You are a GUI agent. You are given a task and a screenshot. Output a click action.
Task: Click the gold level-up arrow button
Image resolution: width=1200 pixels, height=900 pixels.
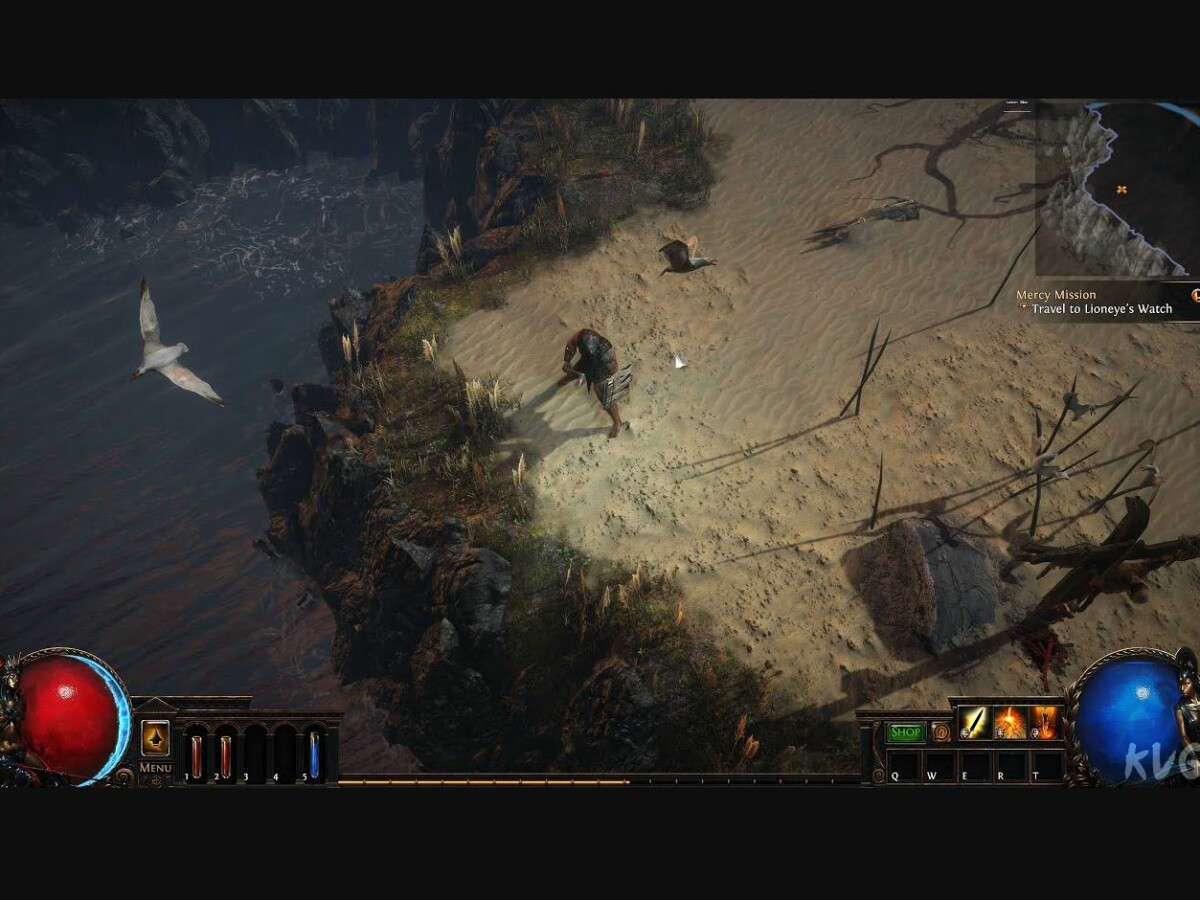coord(155,737)
